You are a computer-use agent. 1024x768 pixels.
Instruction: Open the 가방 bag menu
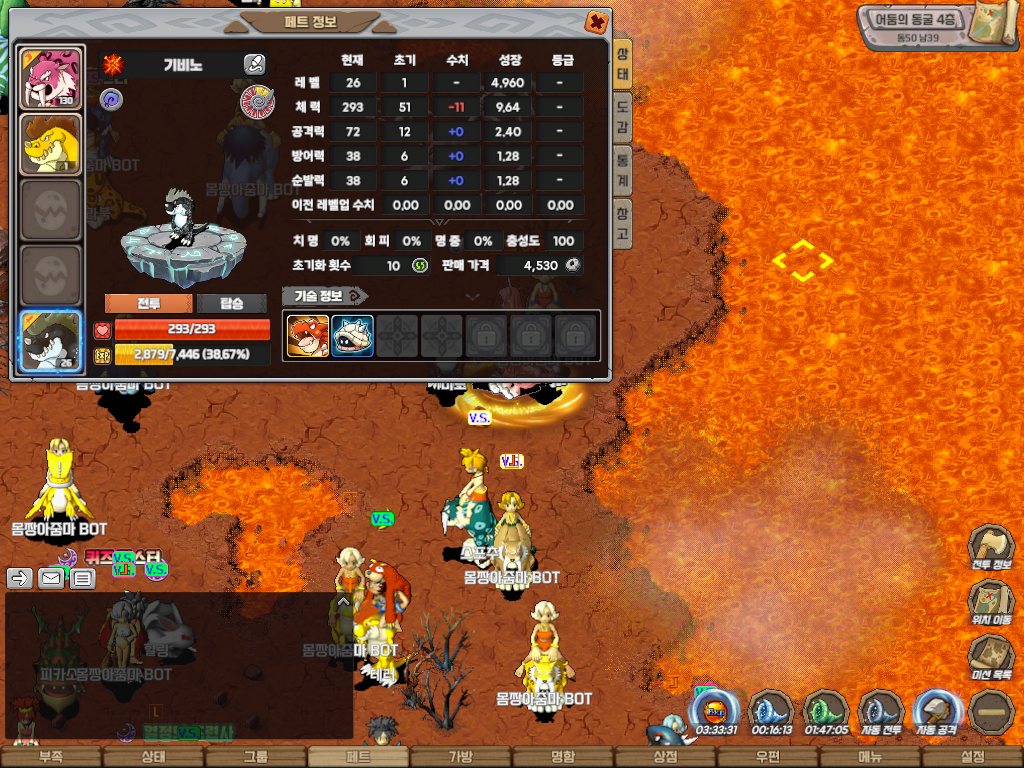(460, 757)
